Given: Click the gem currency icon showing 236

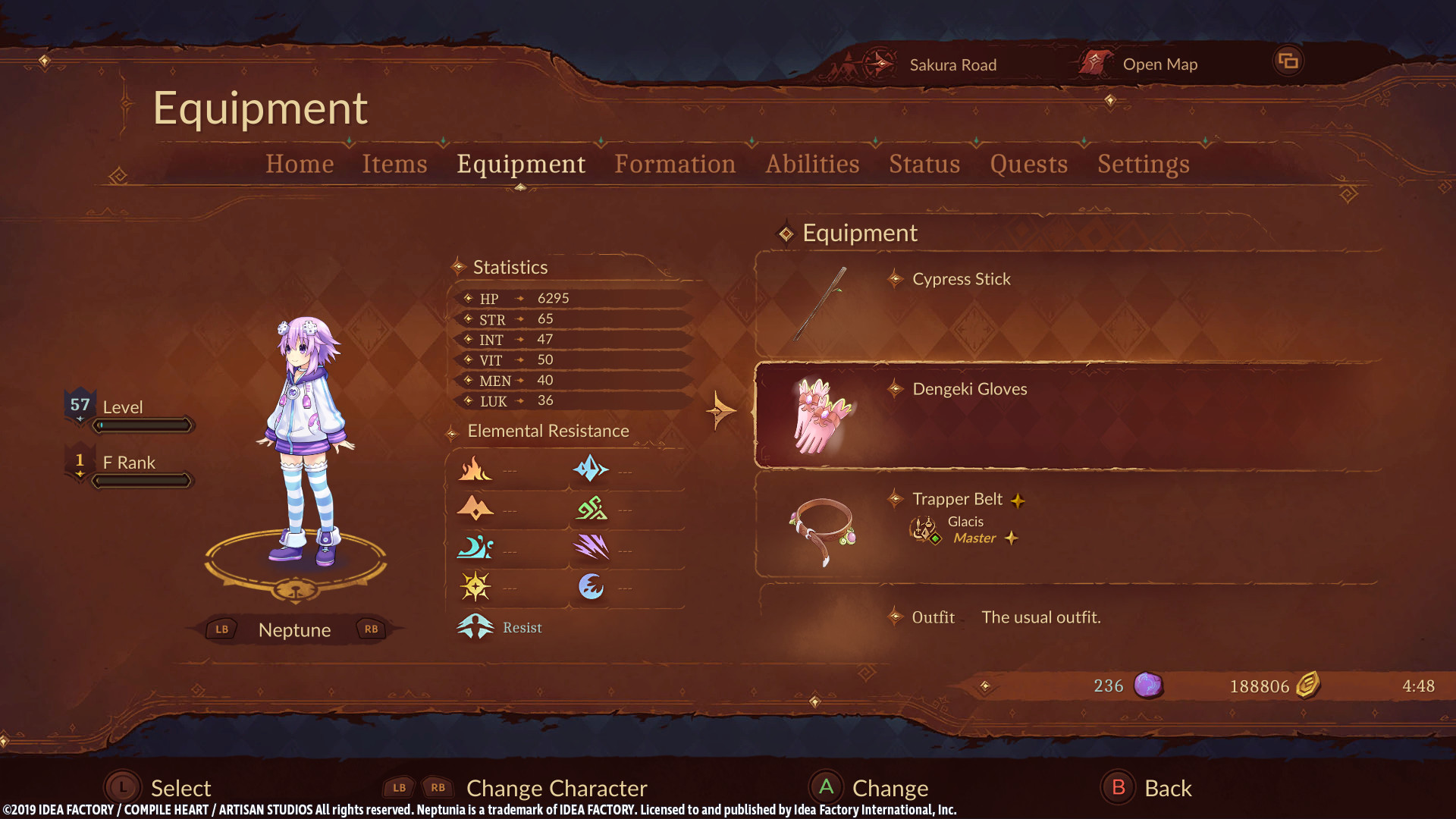Looking at the screenshot, I should tap(1150, 686).
